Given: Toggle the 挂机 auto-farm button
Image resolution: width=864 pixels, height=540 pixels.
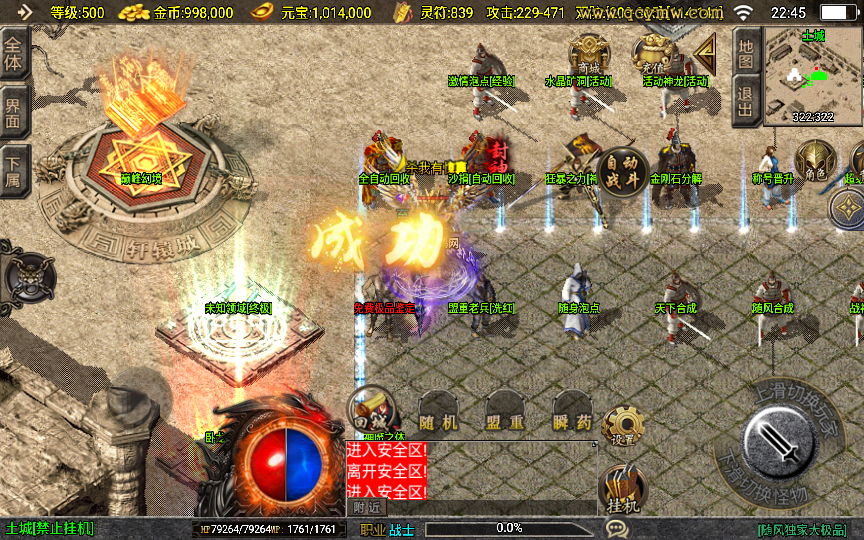Looking at the screenshot, I should pyautogui.click(x=622, y=492).
